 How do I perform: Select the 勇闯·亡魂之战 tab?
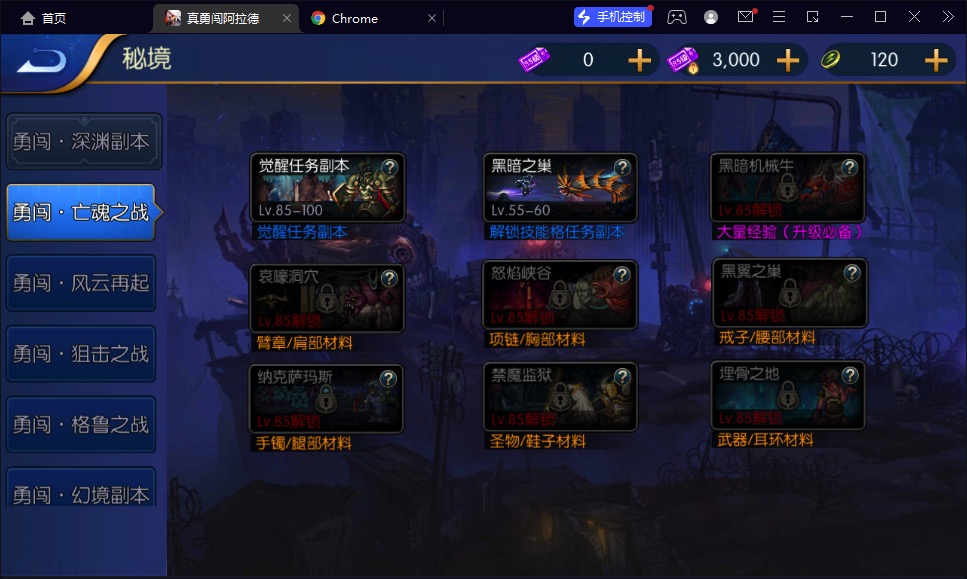point(81,212)
